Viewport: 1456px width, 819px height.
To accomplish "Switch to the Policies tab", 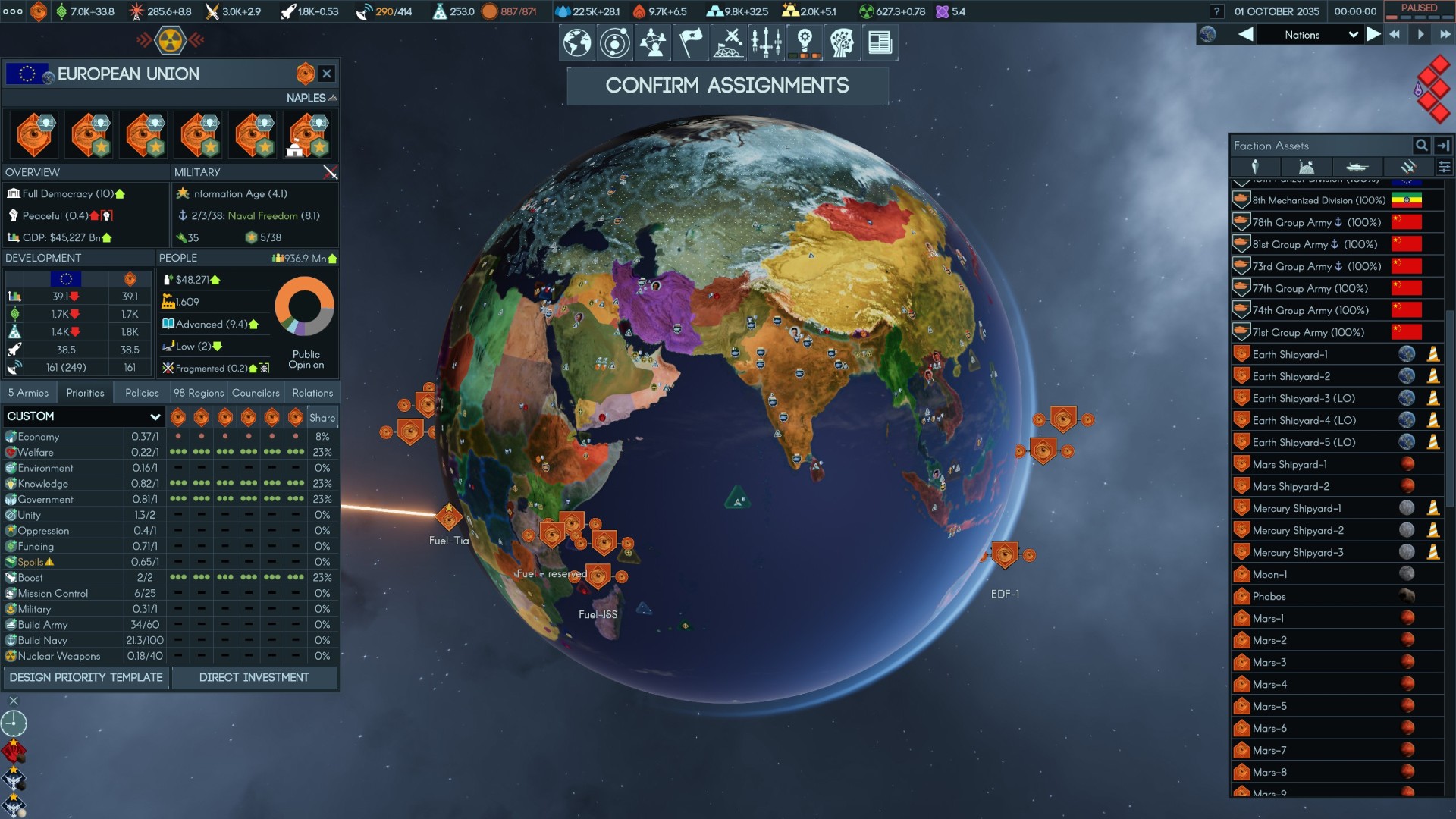I will click(x=142, y=393).
